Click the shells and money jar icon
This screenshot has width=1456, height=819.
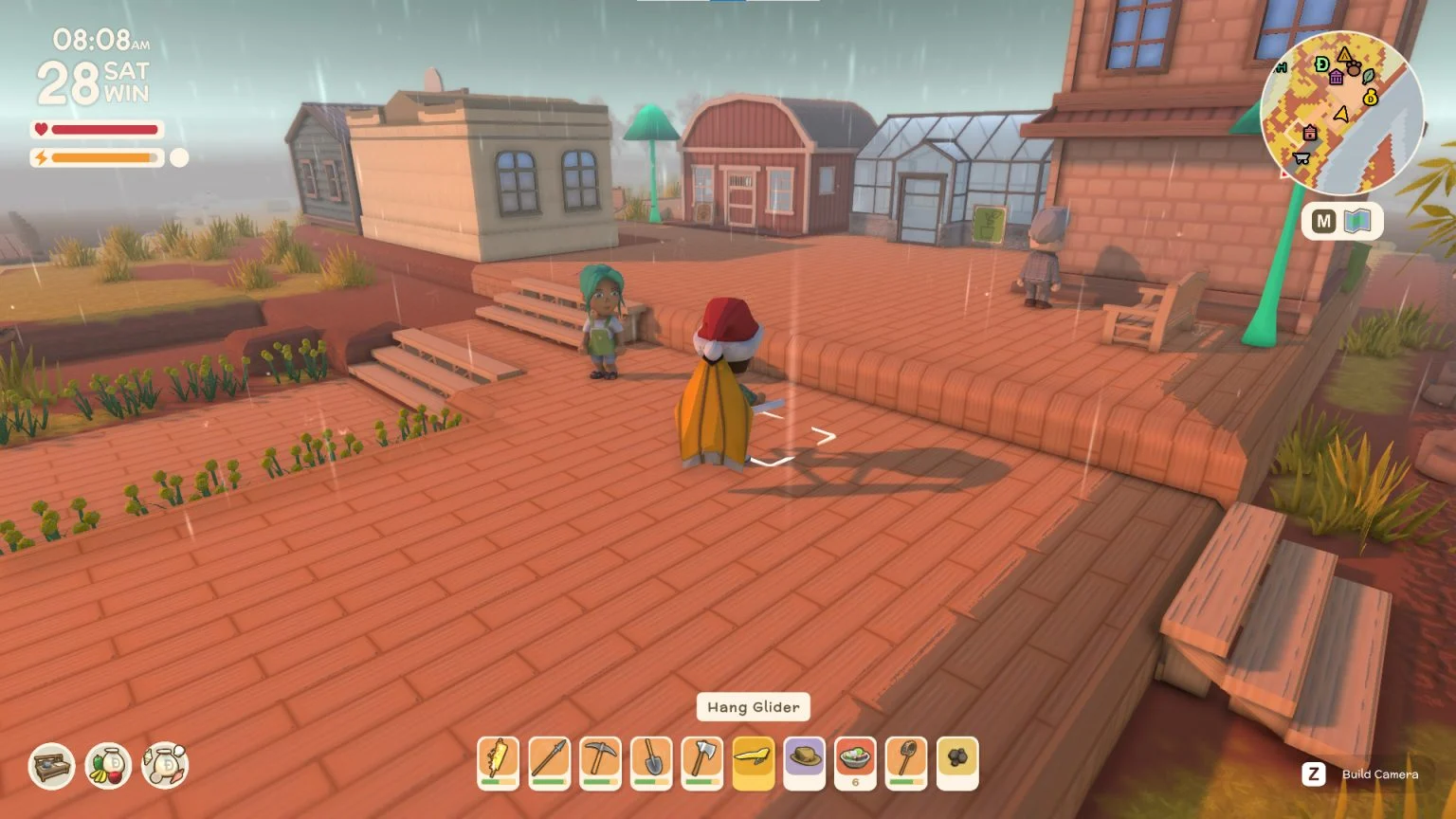coord(166,766)
